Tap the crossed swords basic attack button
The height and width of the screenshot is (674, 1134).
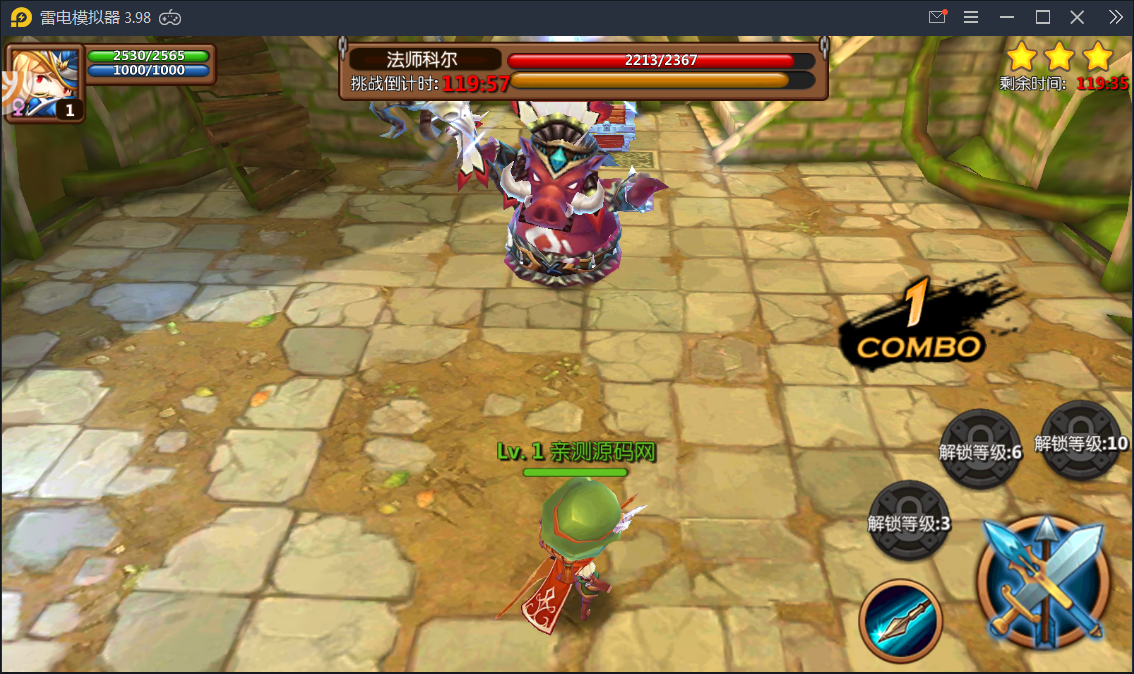coord(1043,579)
